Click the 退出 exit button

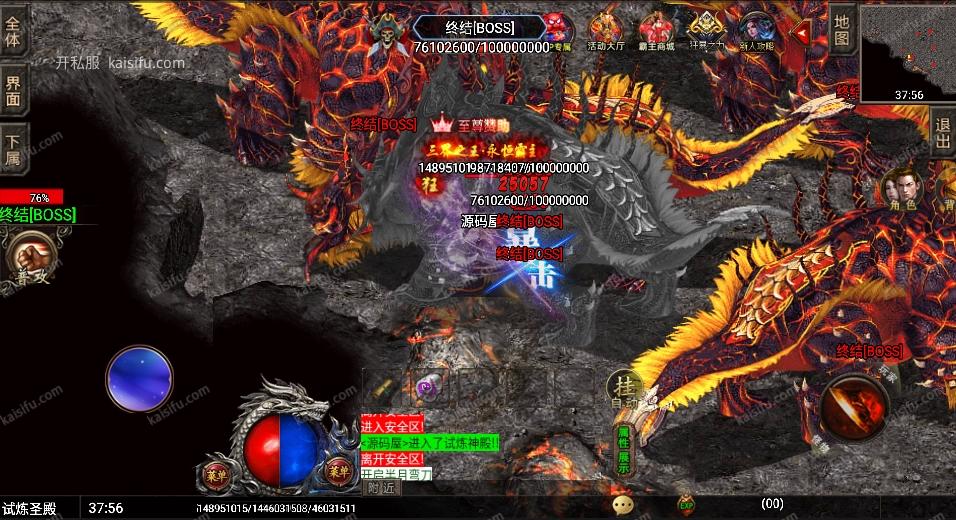[942, 134]
